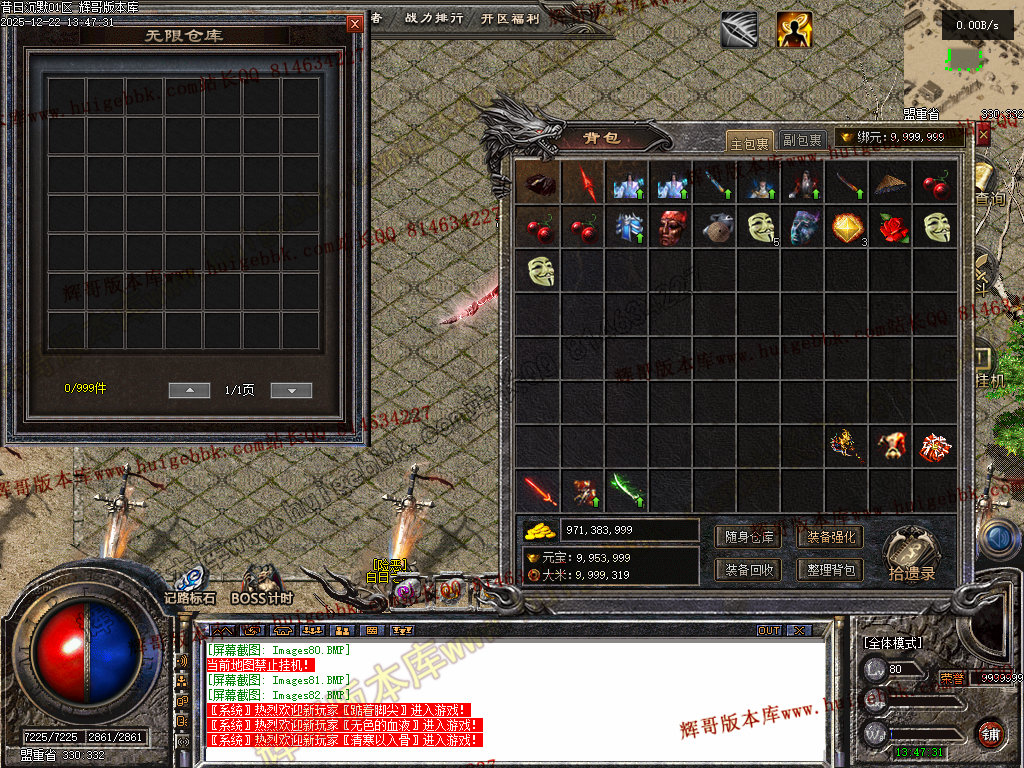Go to the warehouse's next page arrow

point(291,390)
